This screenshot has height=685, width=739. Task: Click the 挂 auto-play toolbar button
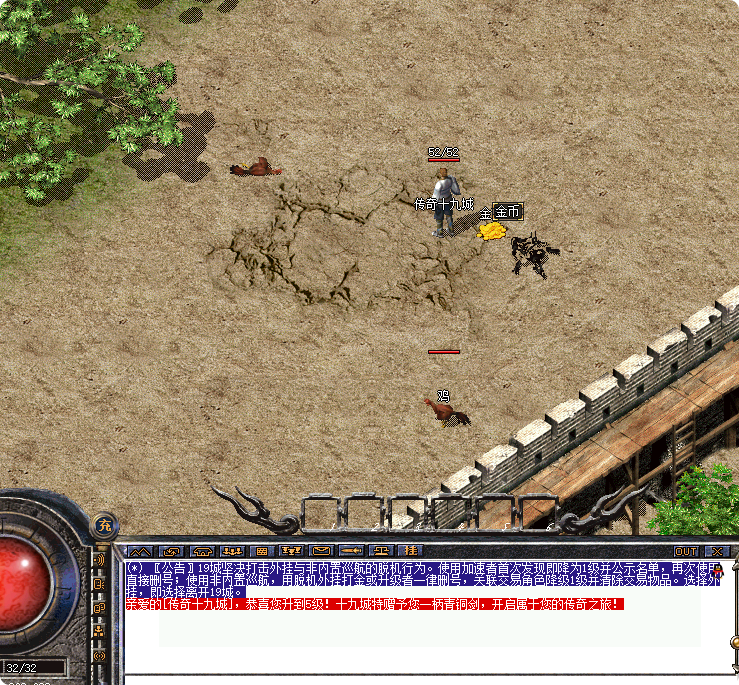pos(410,551)
